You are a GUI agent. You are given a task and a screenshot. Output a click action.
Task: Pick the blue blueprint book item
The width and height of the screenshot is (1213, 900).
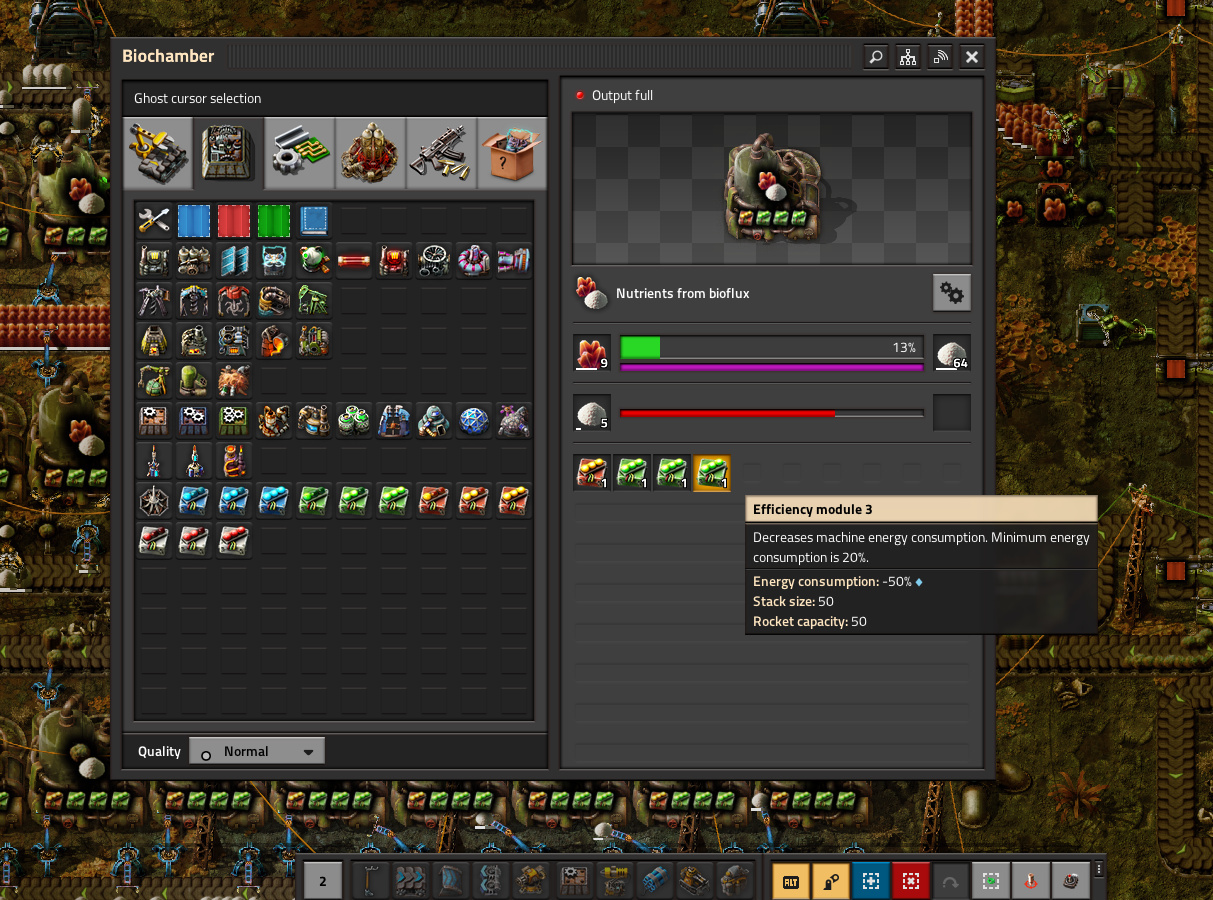[314, 220]
